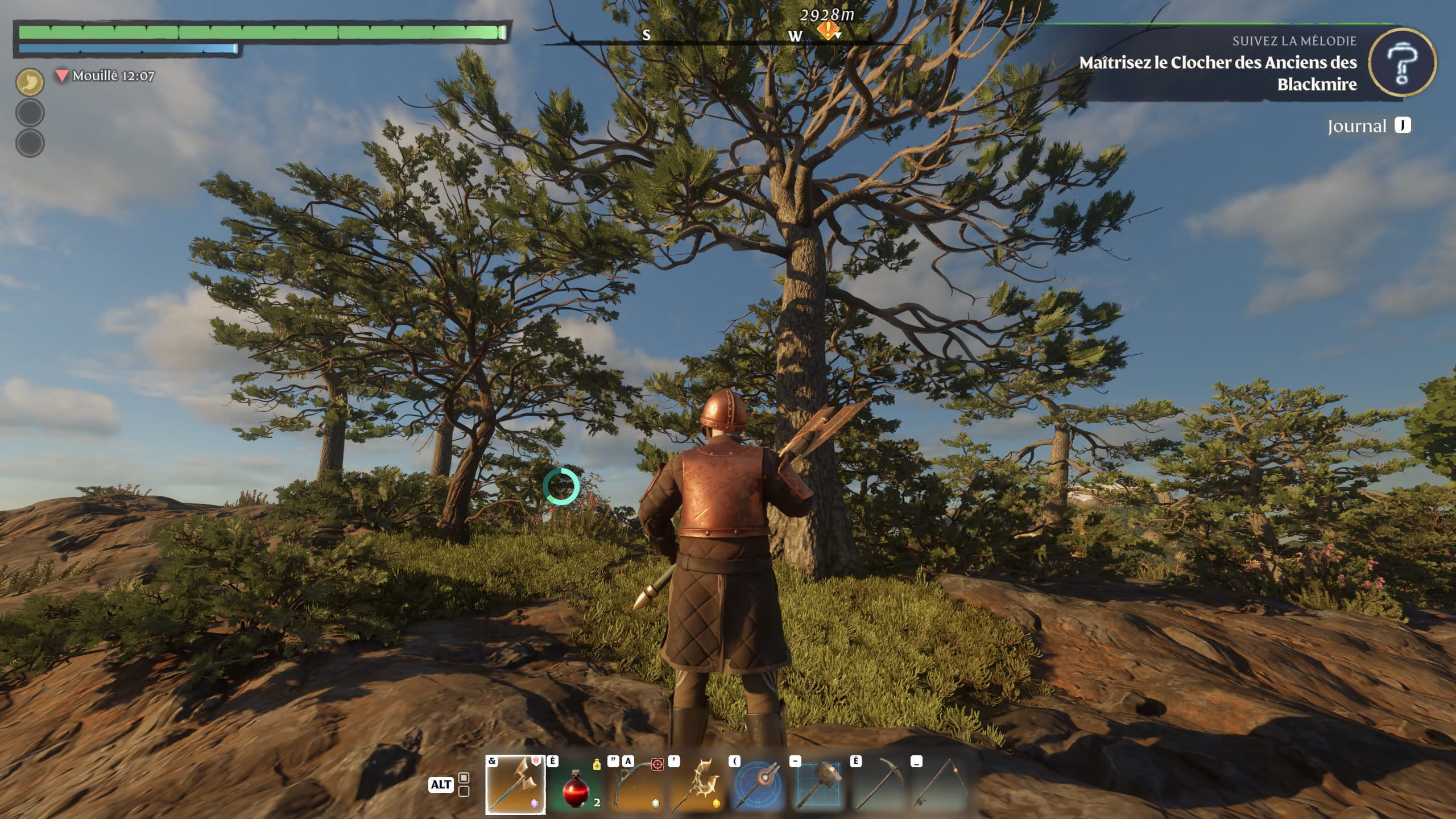Viewport: 1456px width, 819px height.
Task: Click the quest marker on the compass
Action: tap(829, 31)
